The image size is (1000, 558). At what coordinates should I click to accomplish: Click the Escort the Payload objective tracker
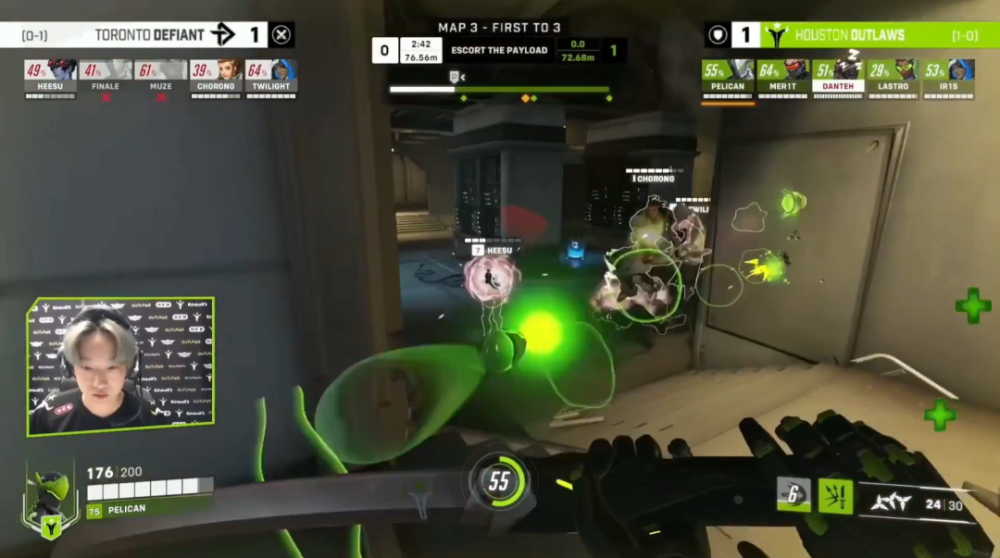499,50
